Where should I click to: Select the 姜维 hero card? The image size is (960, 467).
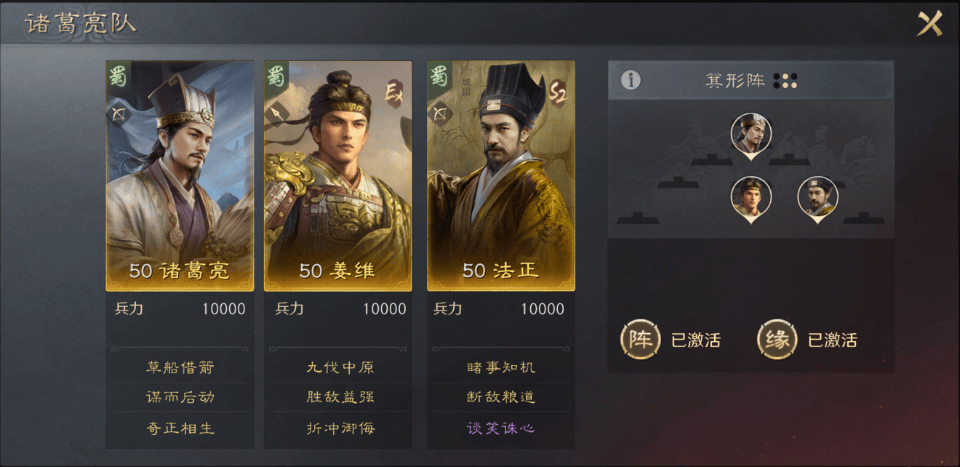tap(338, 175)
